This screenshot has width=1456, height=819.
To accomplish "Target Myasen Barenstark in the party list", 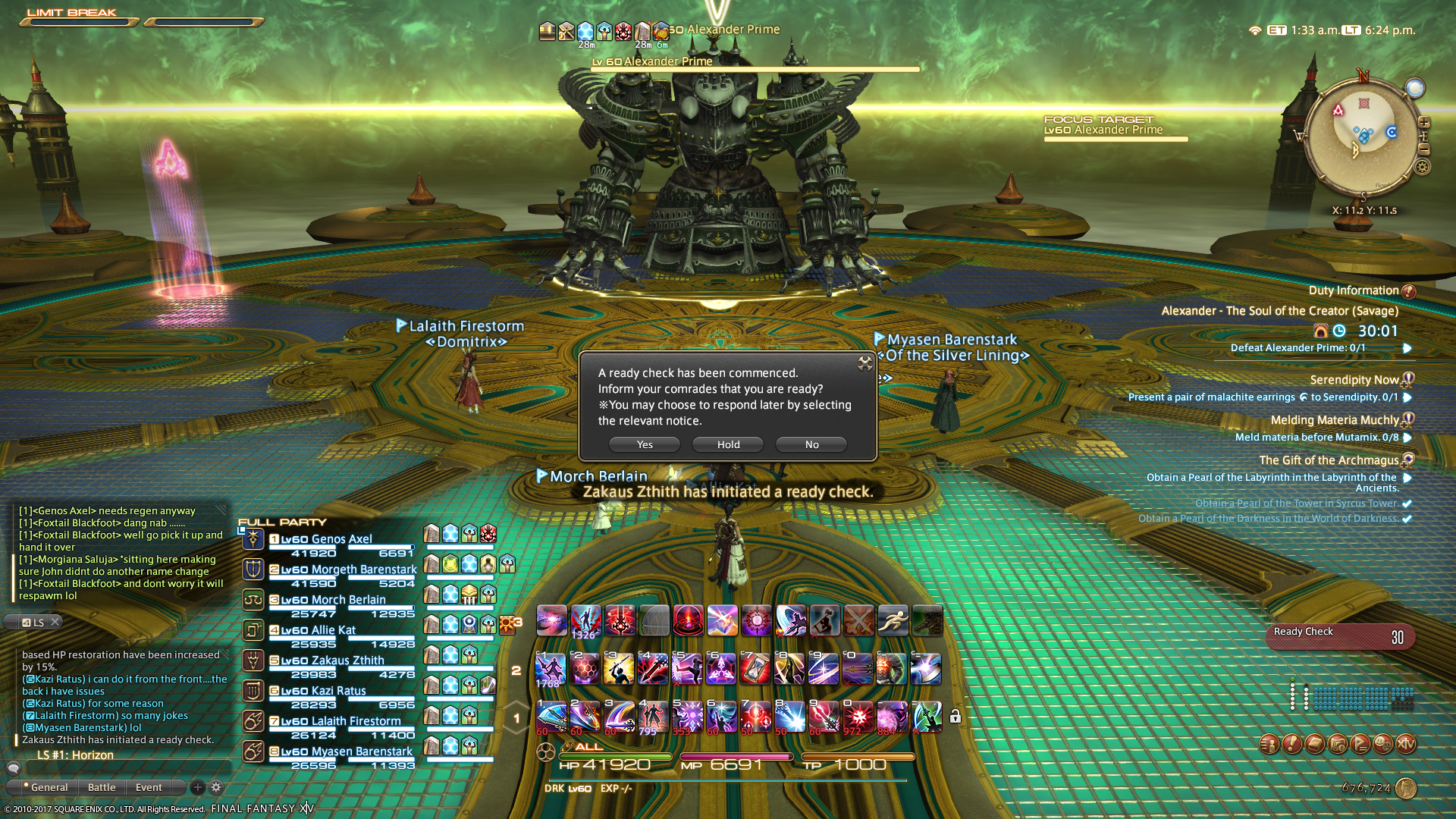I will point(362,752).
